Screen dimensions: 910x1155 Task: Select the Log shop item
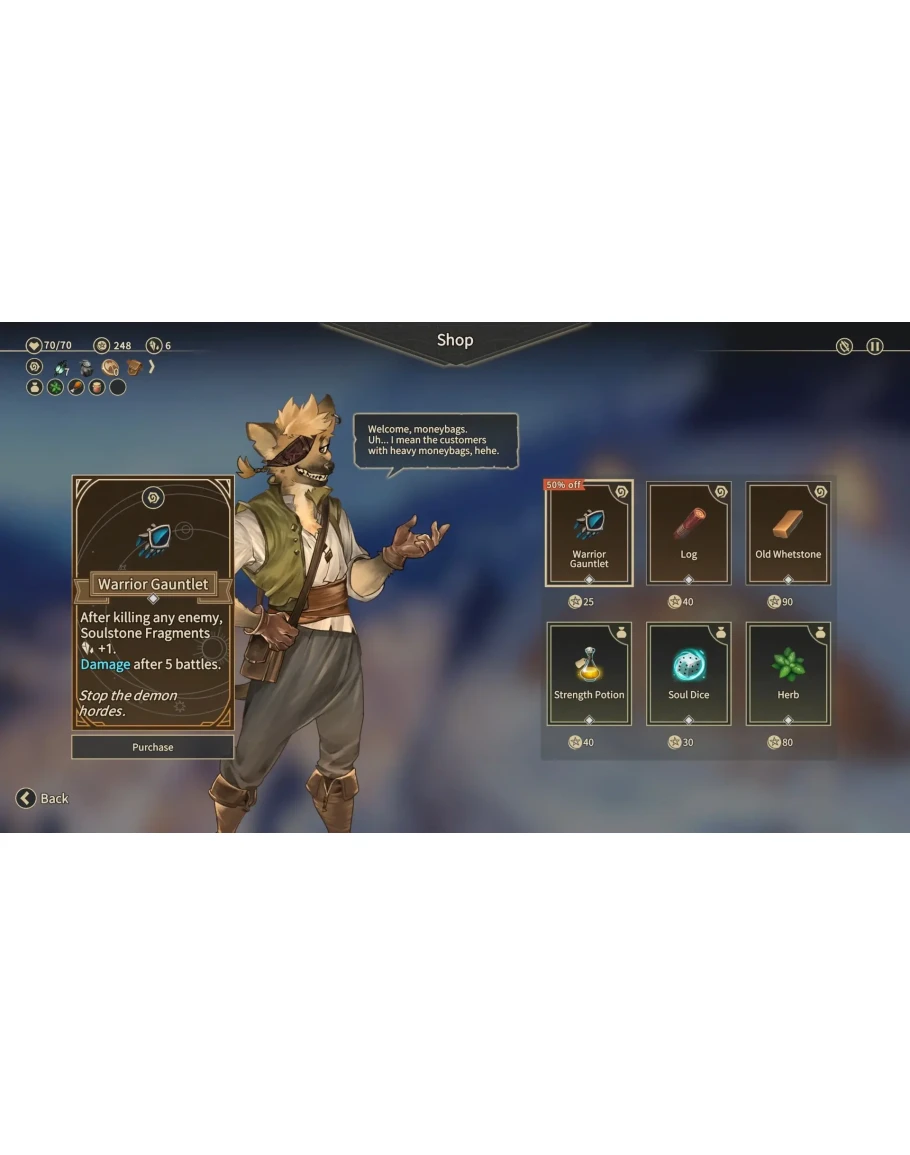click(688, 533)
